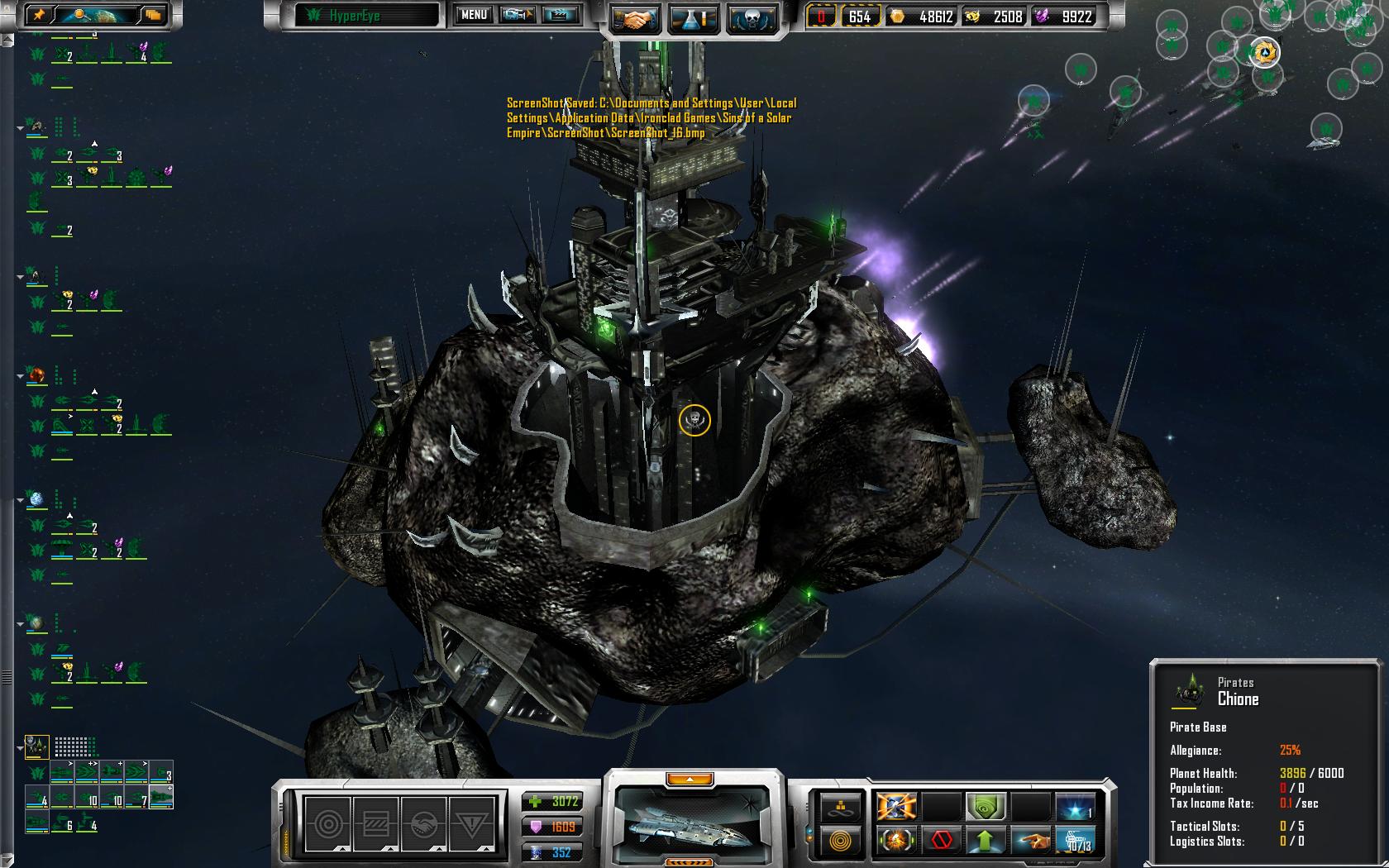Select the handshake stance button
This screenshot has width=1389, height=868.
point(422,823)
